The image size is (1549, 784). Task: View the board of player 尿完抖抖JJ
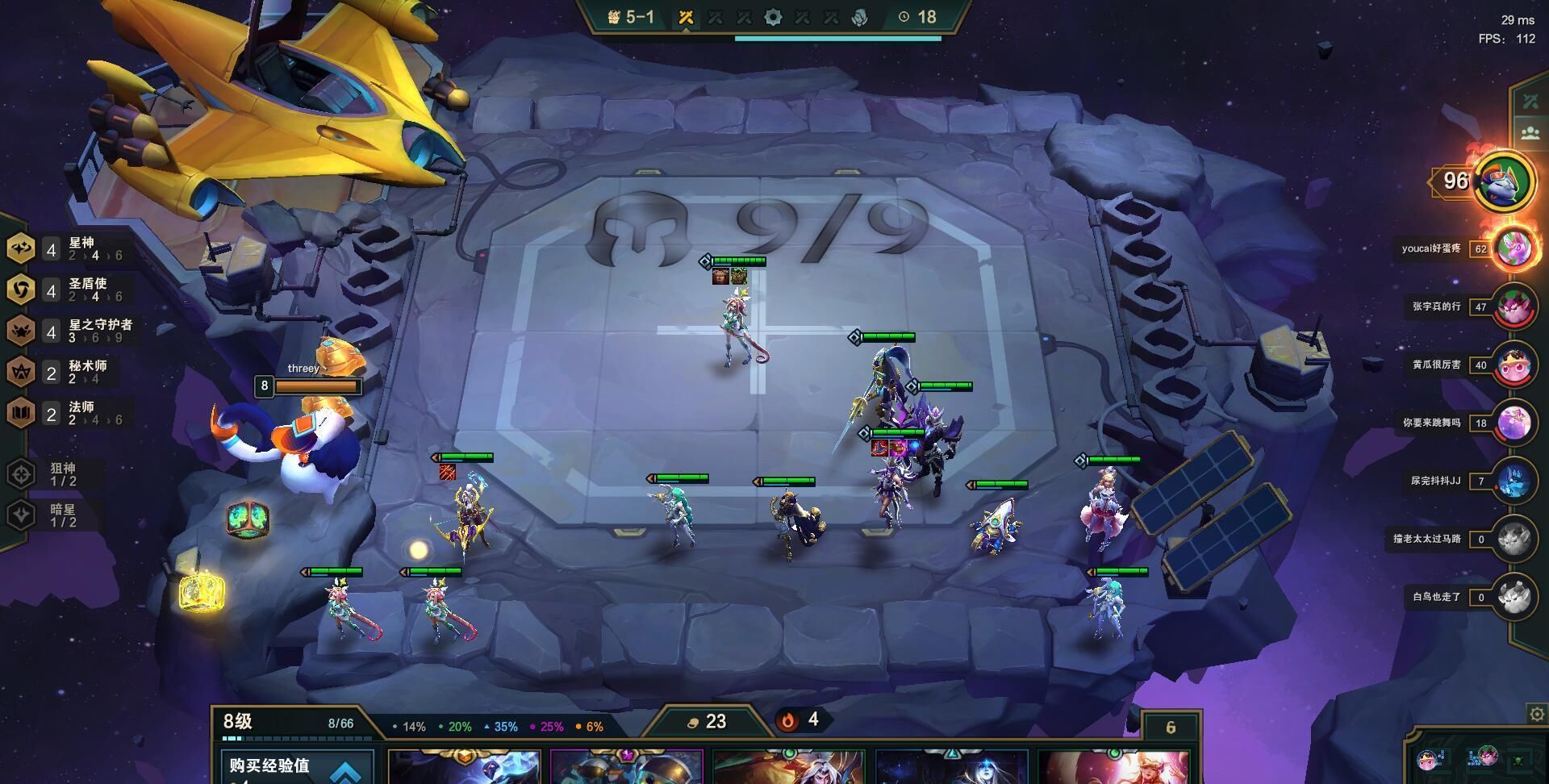tap(1514, 481)
